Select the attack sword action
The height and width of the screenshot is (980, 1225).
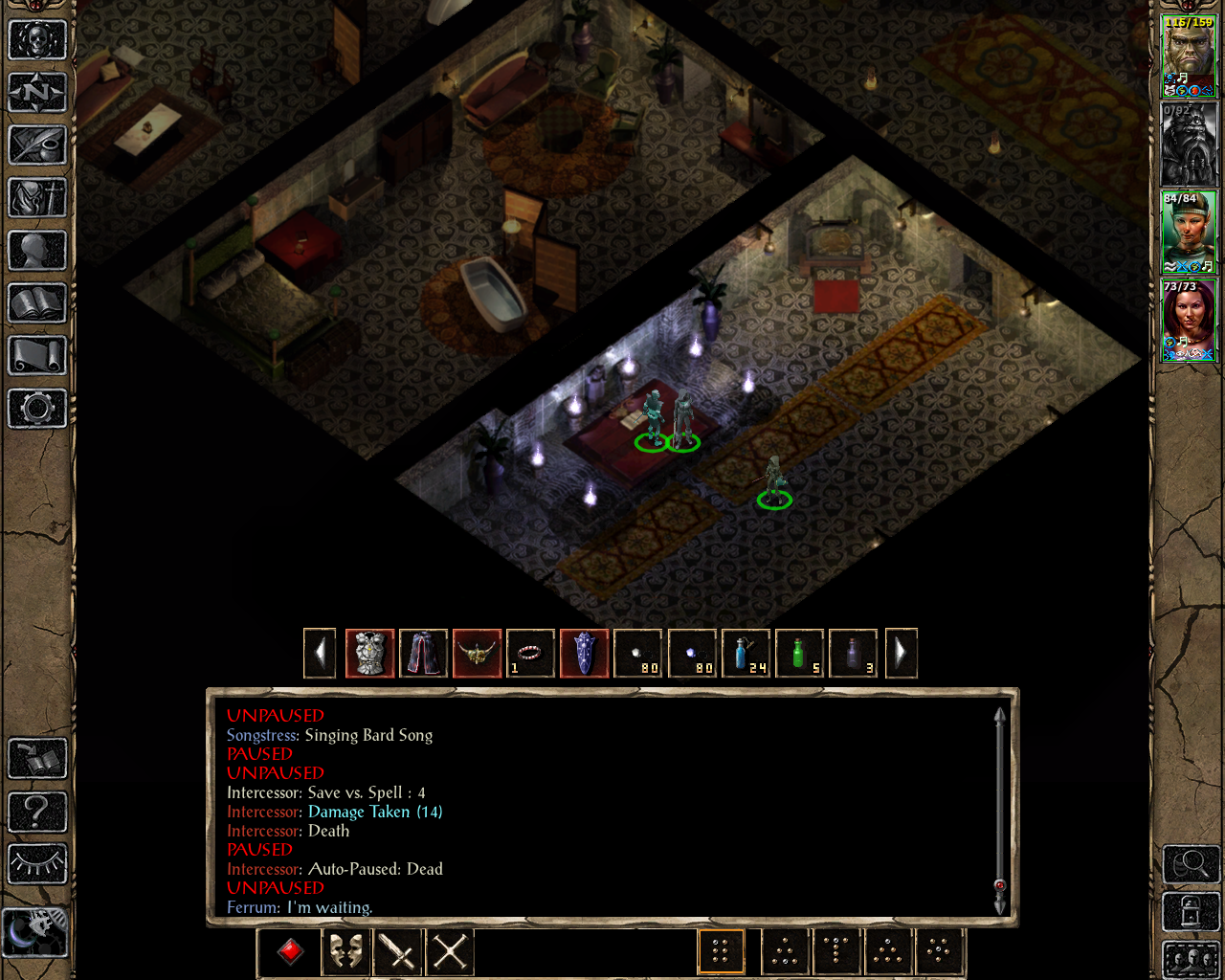[x=397, y=950]
